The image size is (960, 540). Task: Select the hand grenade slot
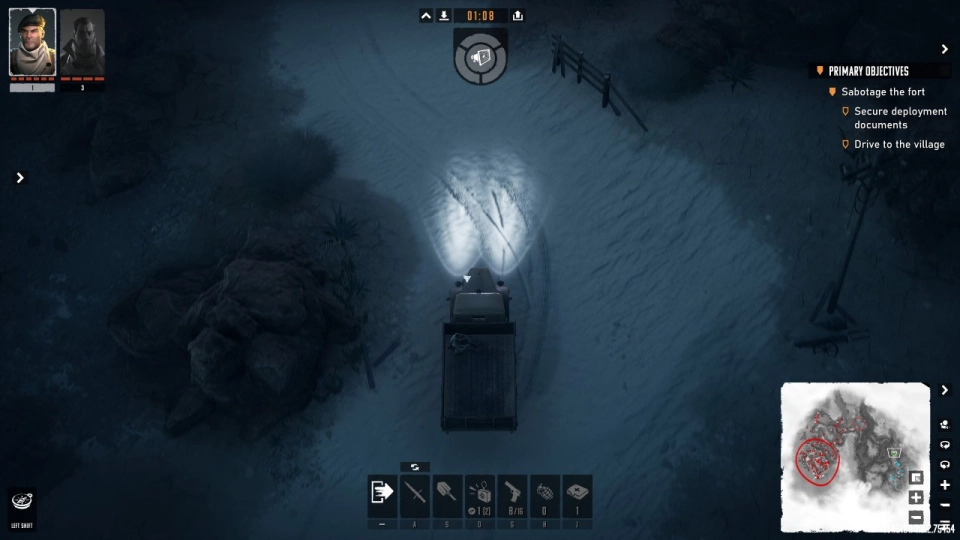(545, 494)
